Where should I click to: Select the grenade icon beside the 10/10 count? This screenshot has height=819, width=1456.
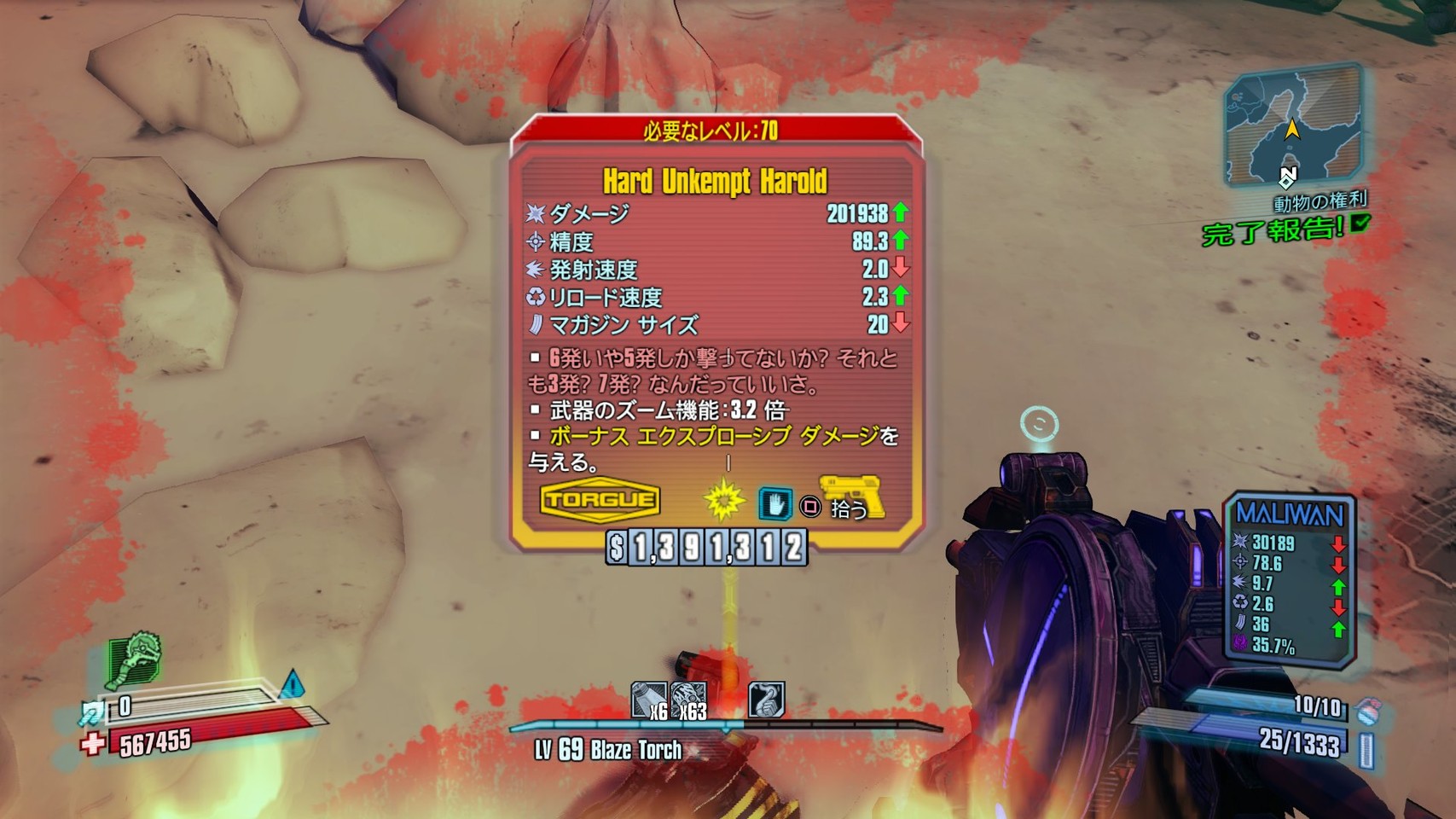tap(1368, 711)
